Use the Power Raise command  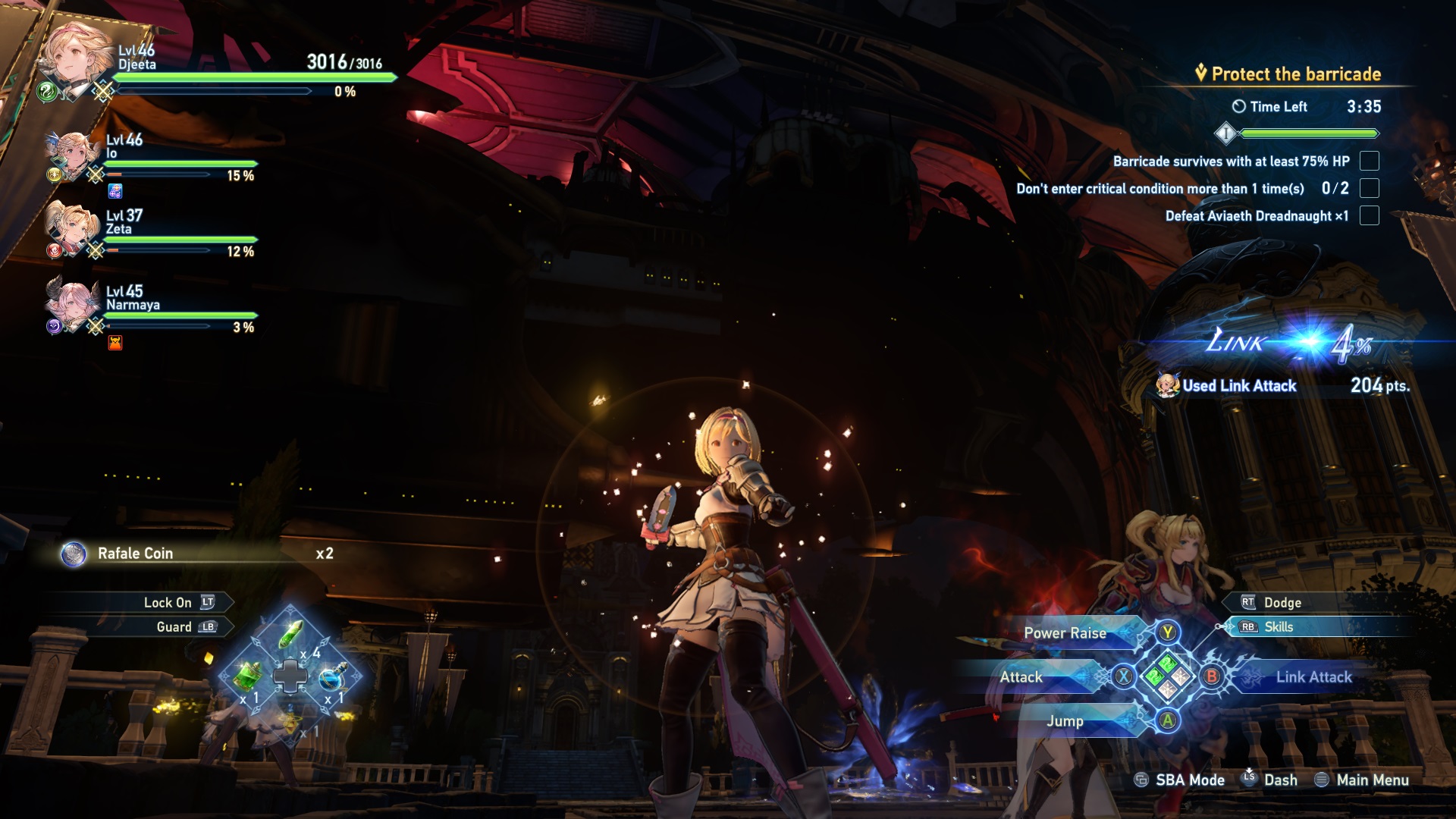[1064, 633]
